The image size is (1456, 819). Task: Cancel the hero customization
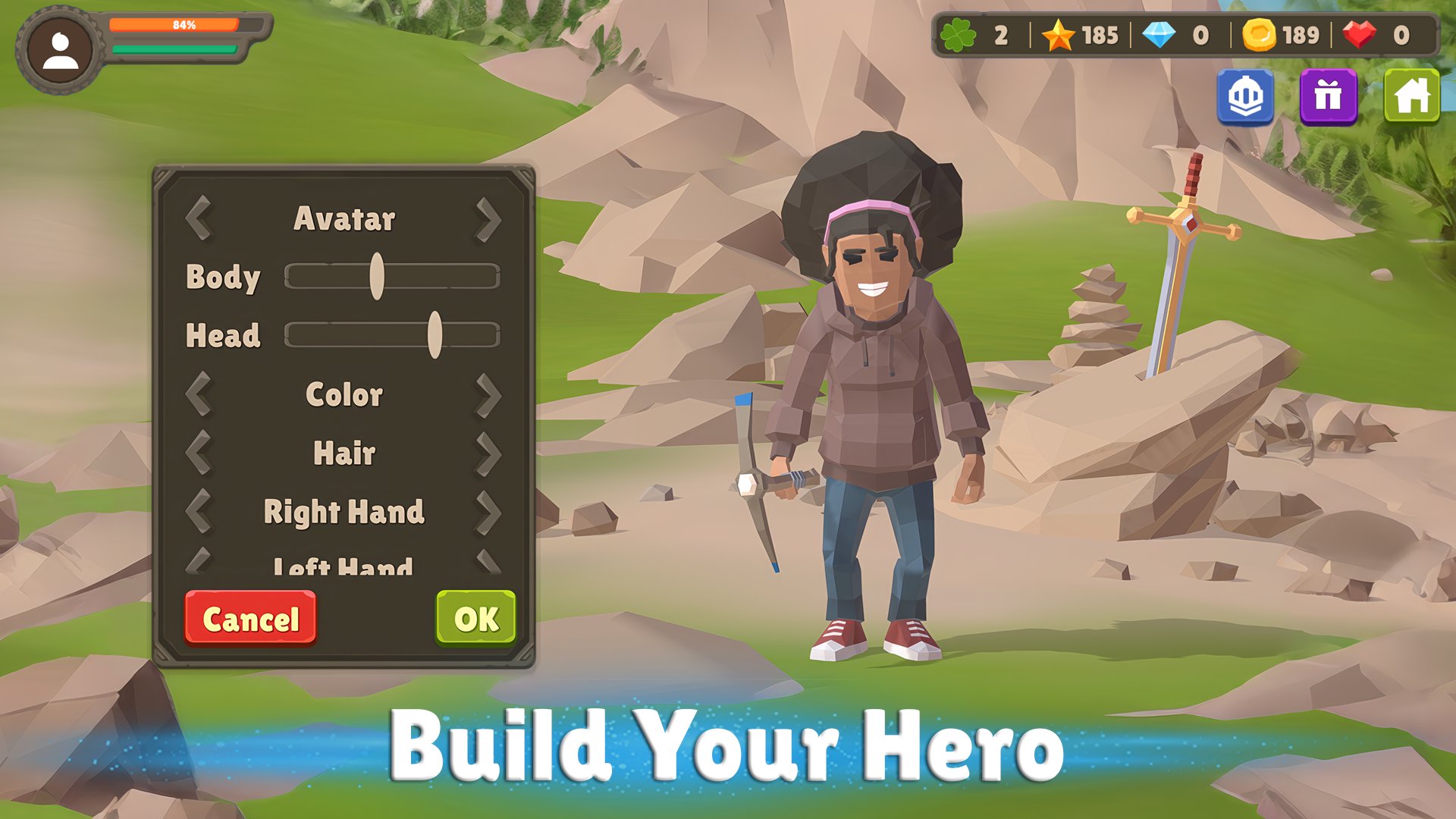249,618
